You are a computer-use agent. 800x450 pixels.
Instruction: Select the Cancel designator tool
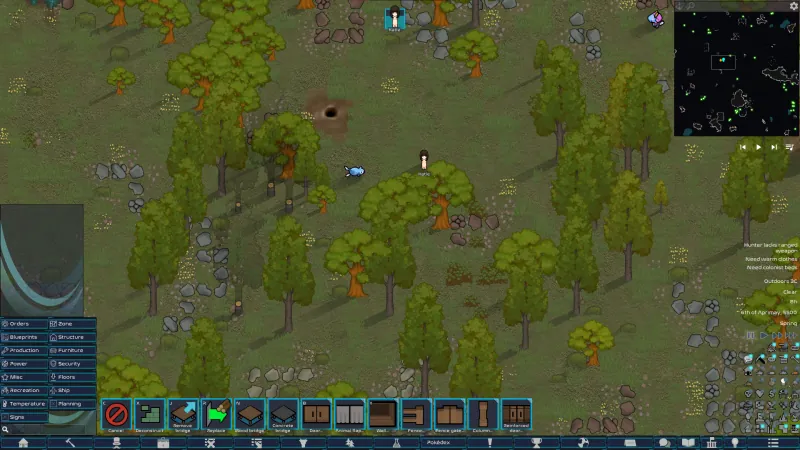pos(117,415)
